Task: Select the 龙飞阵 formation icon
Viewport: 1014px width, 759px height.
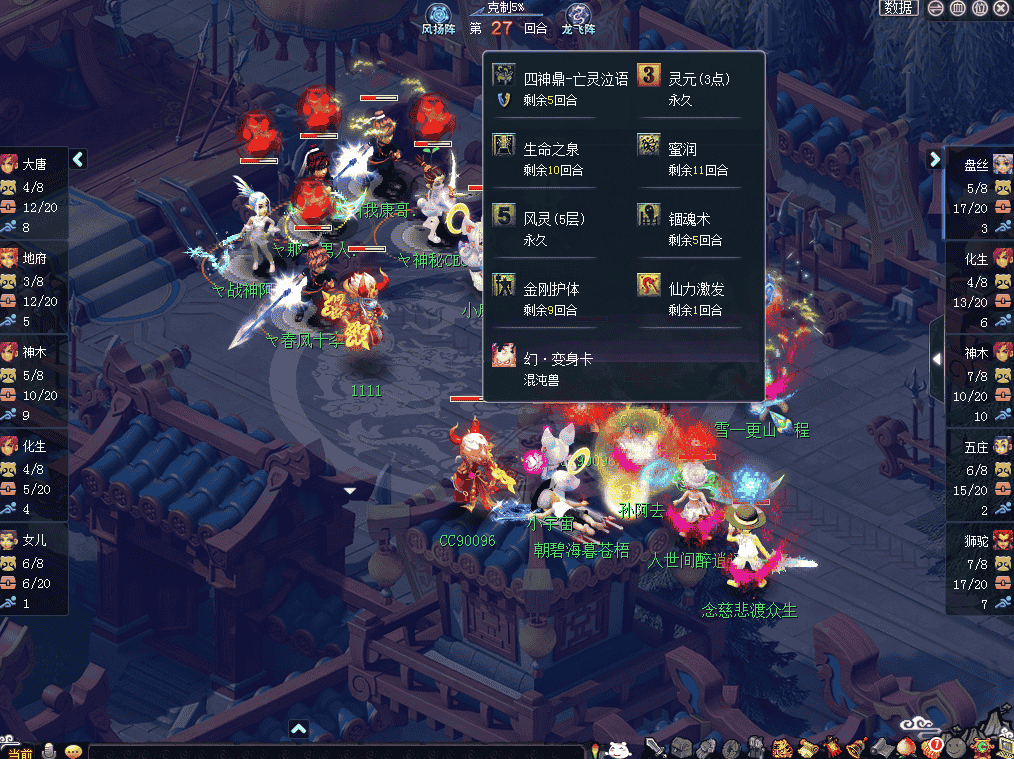Action: (x=578, y=14)
